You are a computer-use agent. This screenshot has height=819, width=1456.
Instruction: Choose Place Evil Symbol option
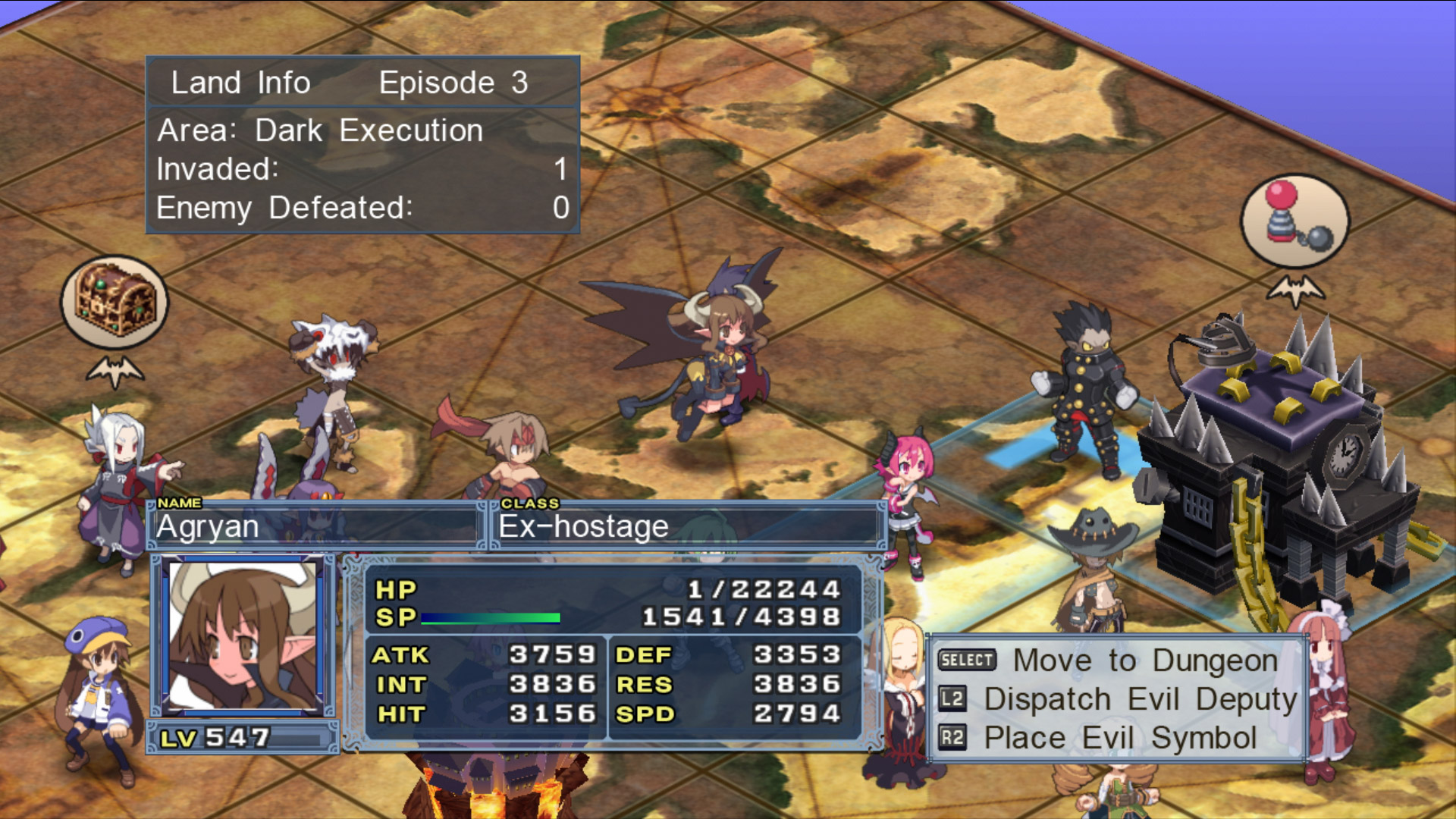click(x=1119, y=738)
